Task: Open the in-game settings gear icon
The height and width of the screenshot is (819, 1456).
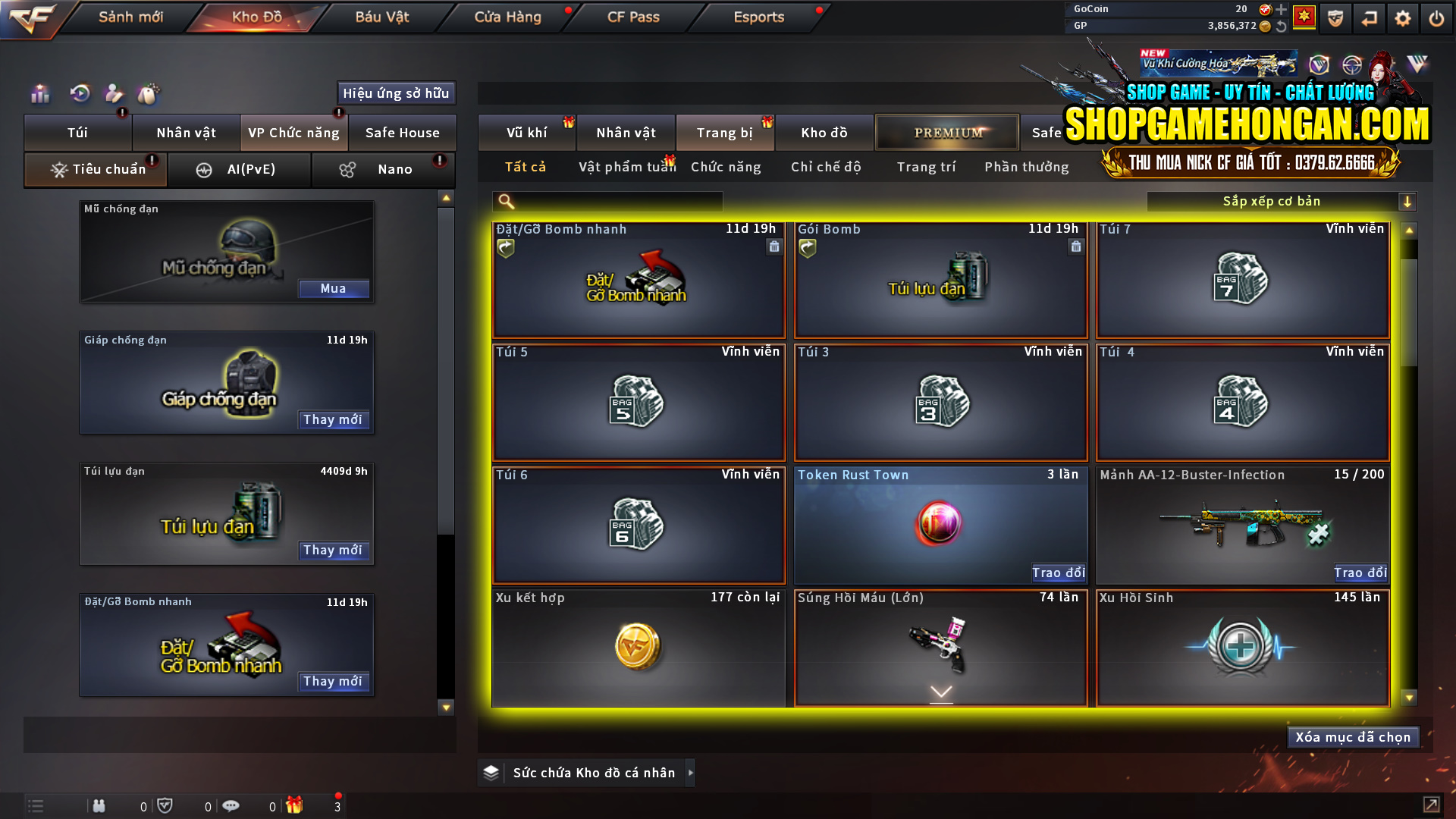Action: 1403,17
